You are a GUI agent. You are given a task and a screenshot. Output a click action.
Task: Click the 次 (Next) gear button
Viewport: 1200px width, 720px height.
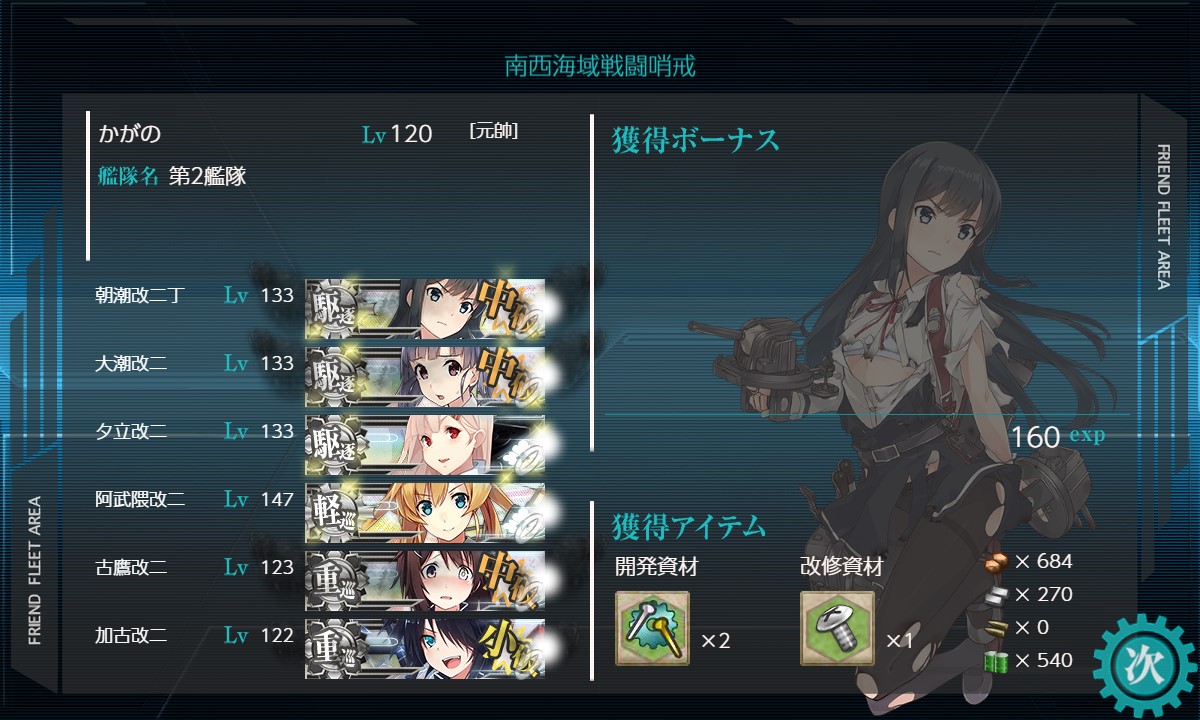tap(1143, 666)
